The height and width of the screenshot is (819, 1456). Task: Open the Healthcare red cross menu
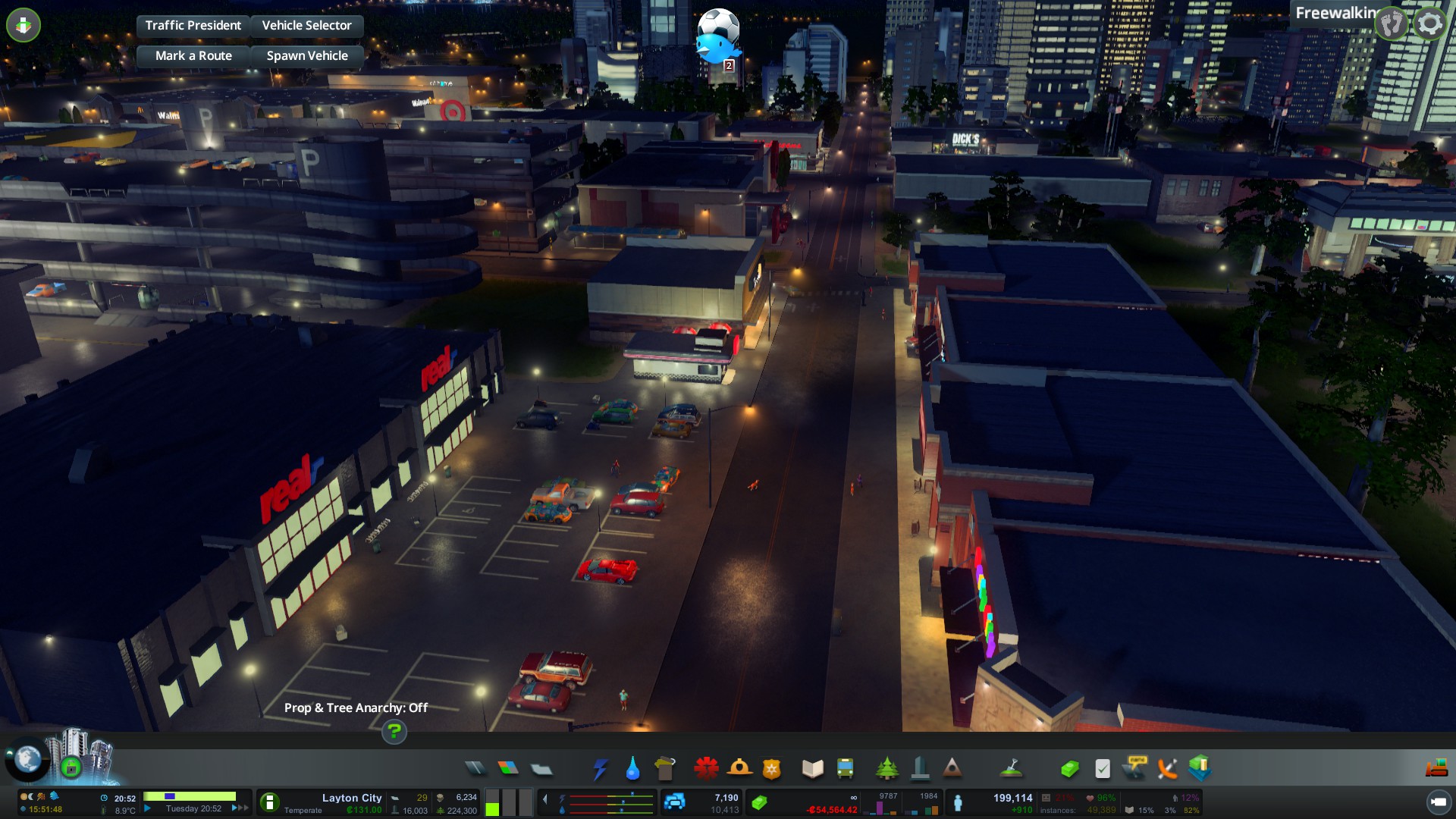click(706, 769)
